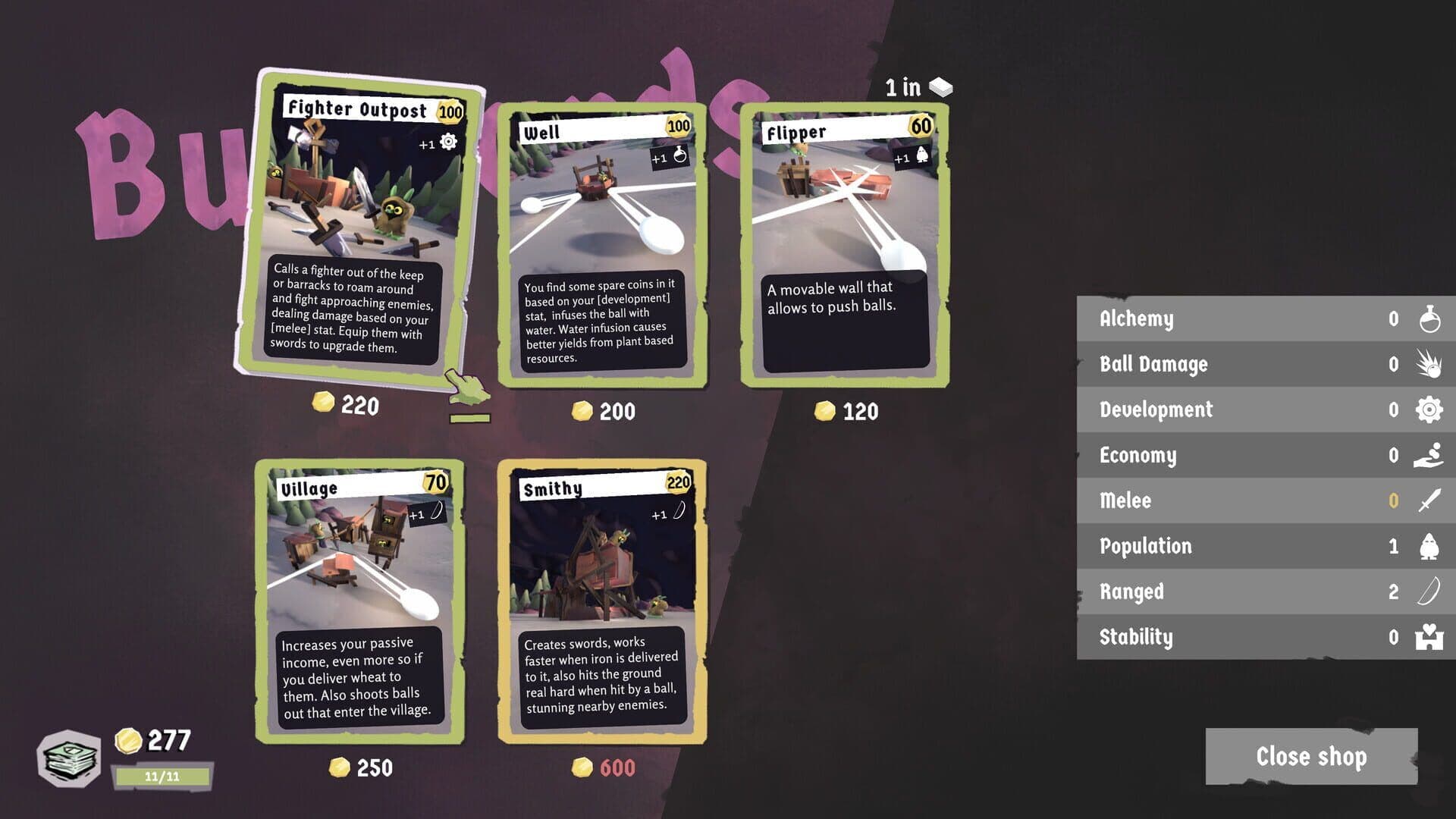The image size is (1456, 819).
Task: Click the Melee sword icon
Action: pyautogui.click(x=1429, y=500)
